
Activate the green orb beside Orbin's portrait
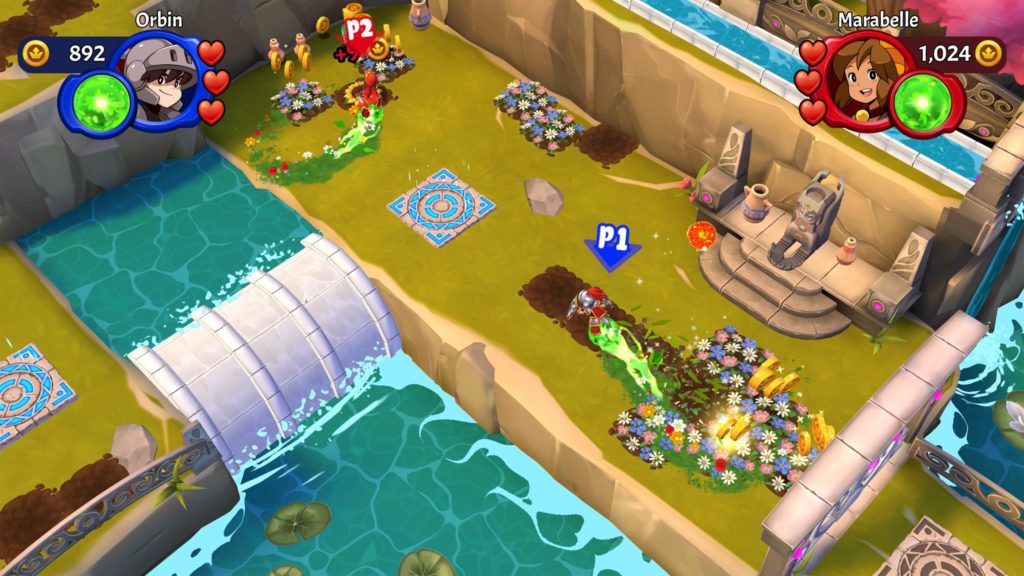(x=104, y=103)
